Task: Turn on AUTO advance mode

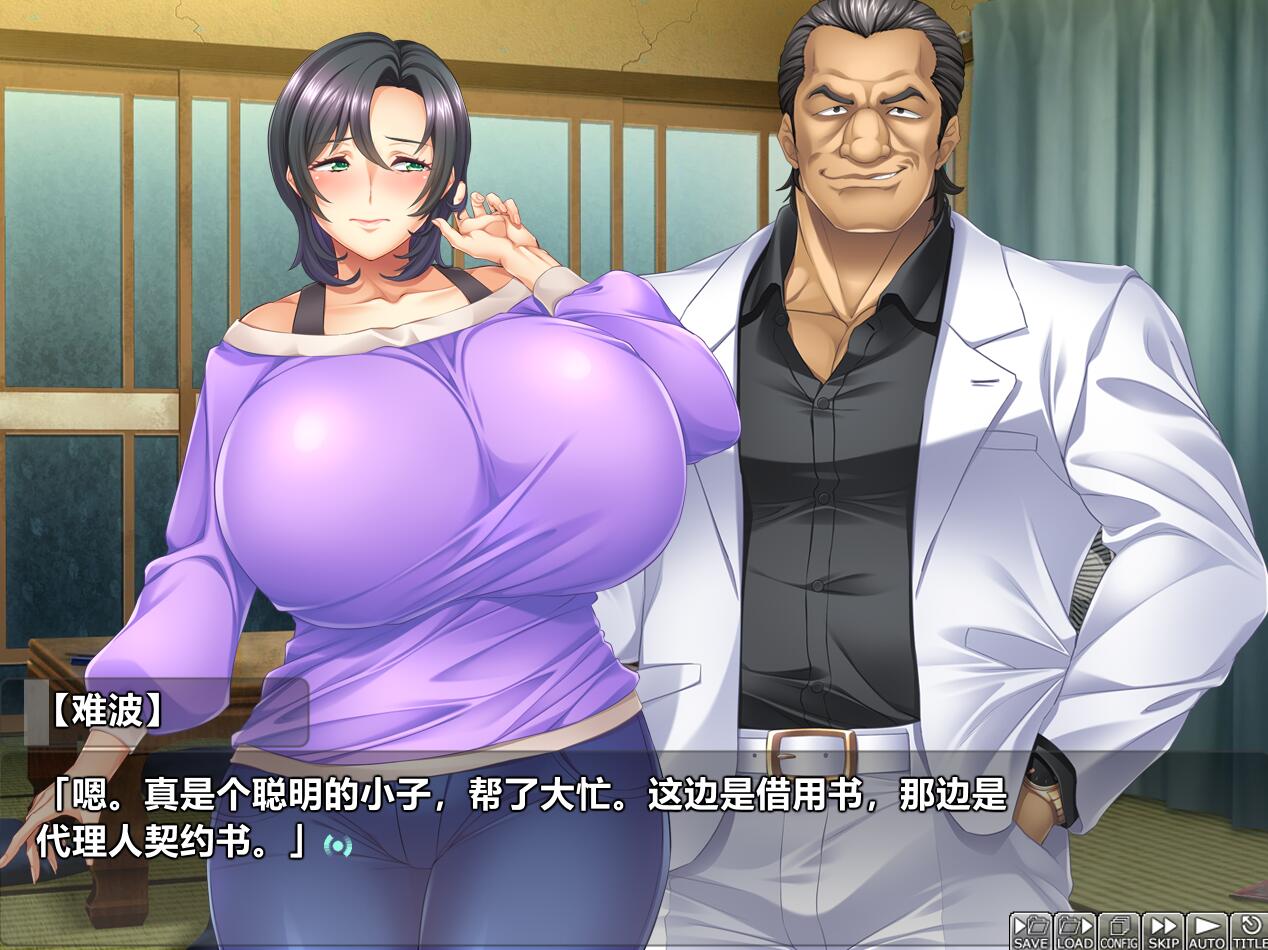Action: pos(1206,931)
